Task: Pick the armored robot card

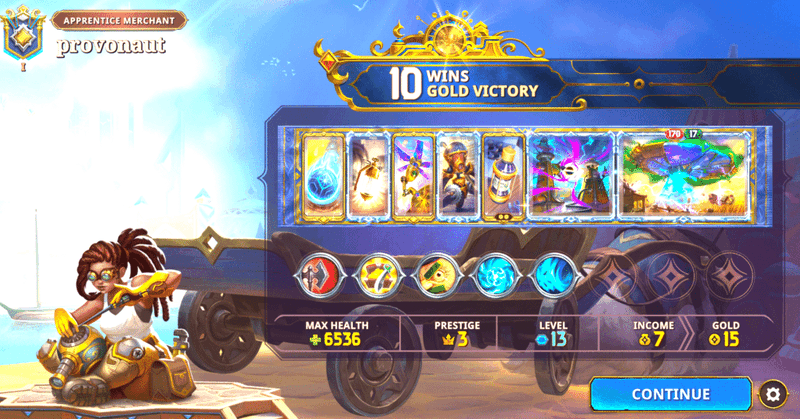Action: coord(457,176)
